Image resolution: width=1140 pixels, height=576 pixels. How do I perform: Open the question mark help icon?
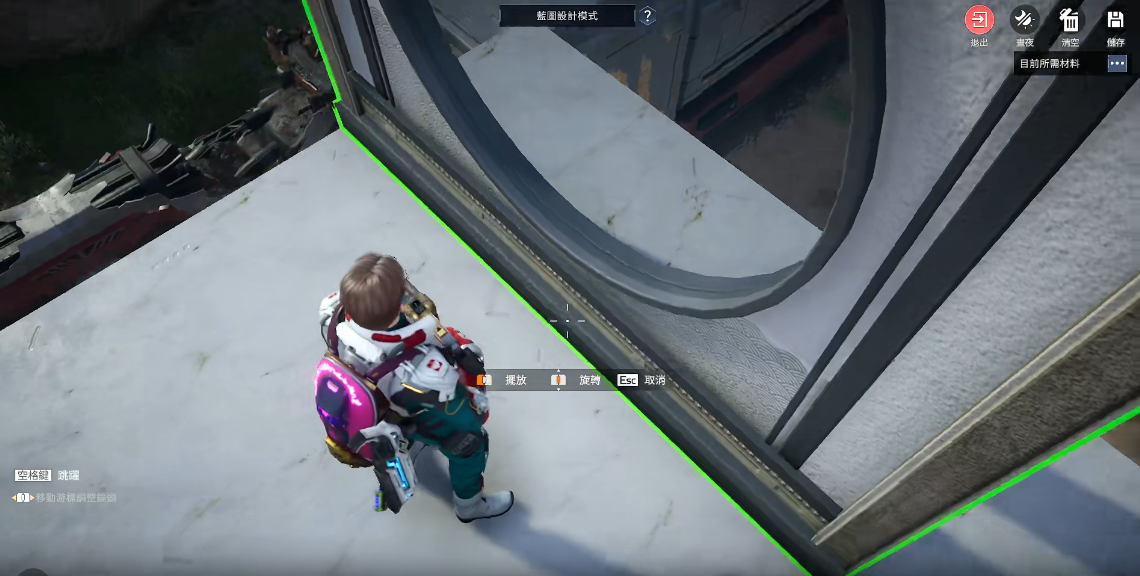(647, 16)
